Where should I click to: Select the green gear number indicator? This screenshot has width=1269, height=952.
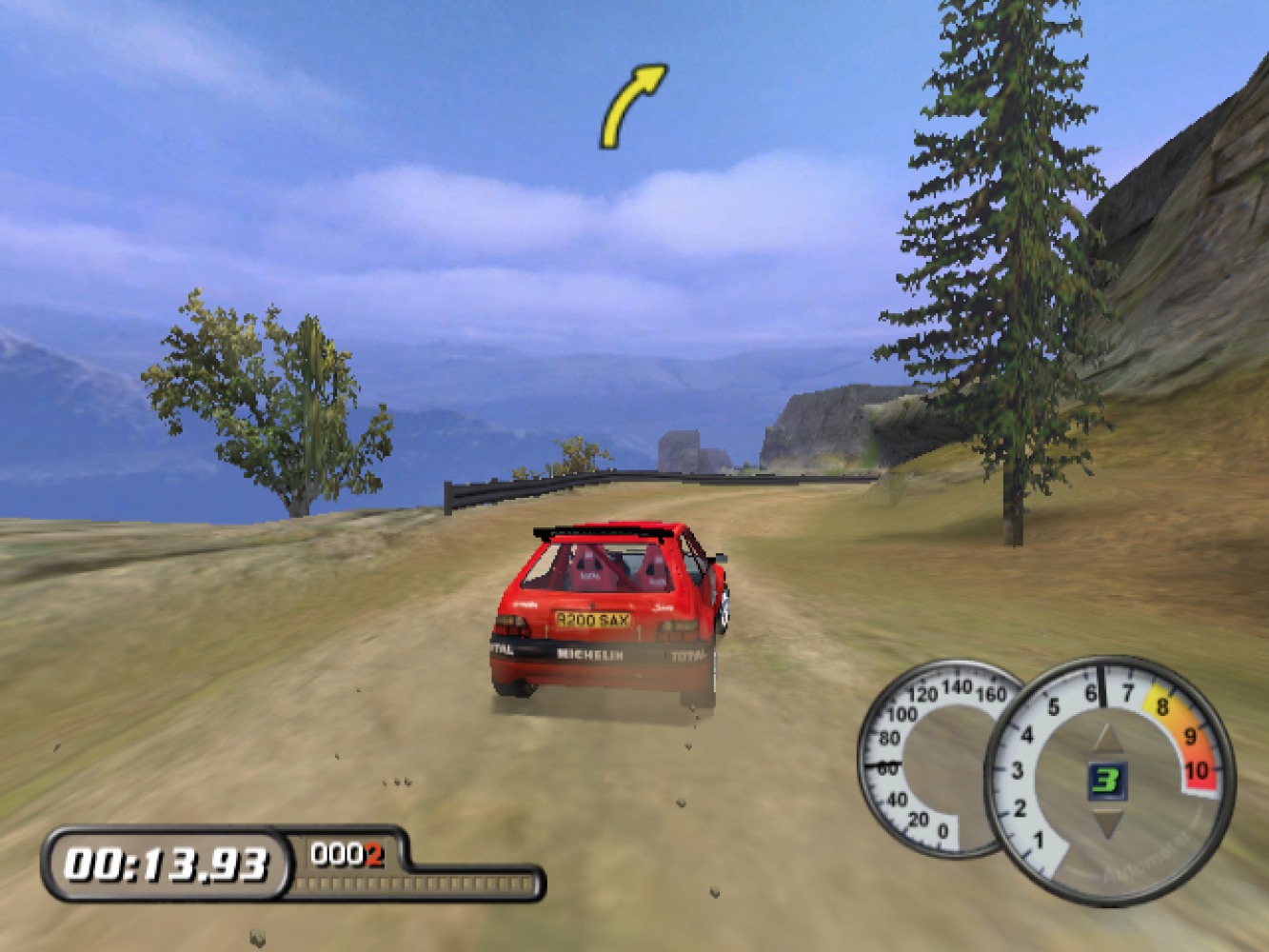pos(1105,781)
